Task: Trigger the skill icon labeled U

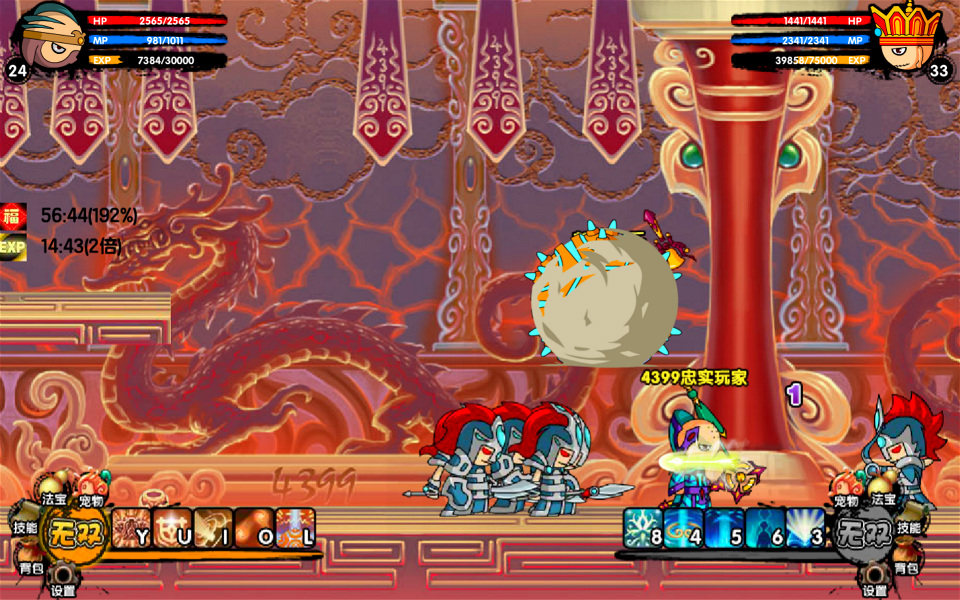Action: tap(172, 527)
